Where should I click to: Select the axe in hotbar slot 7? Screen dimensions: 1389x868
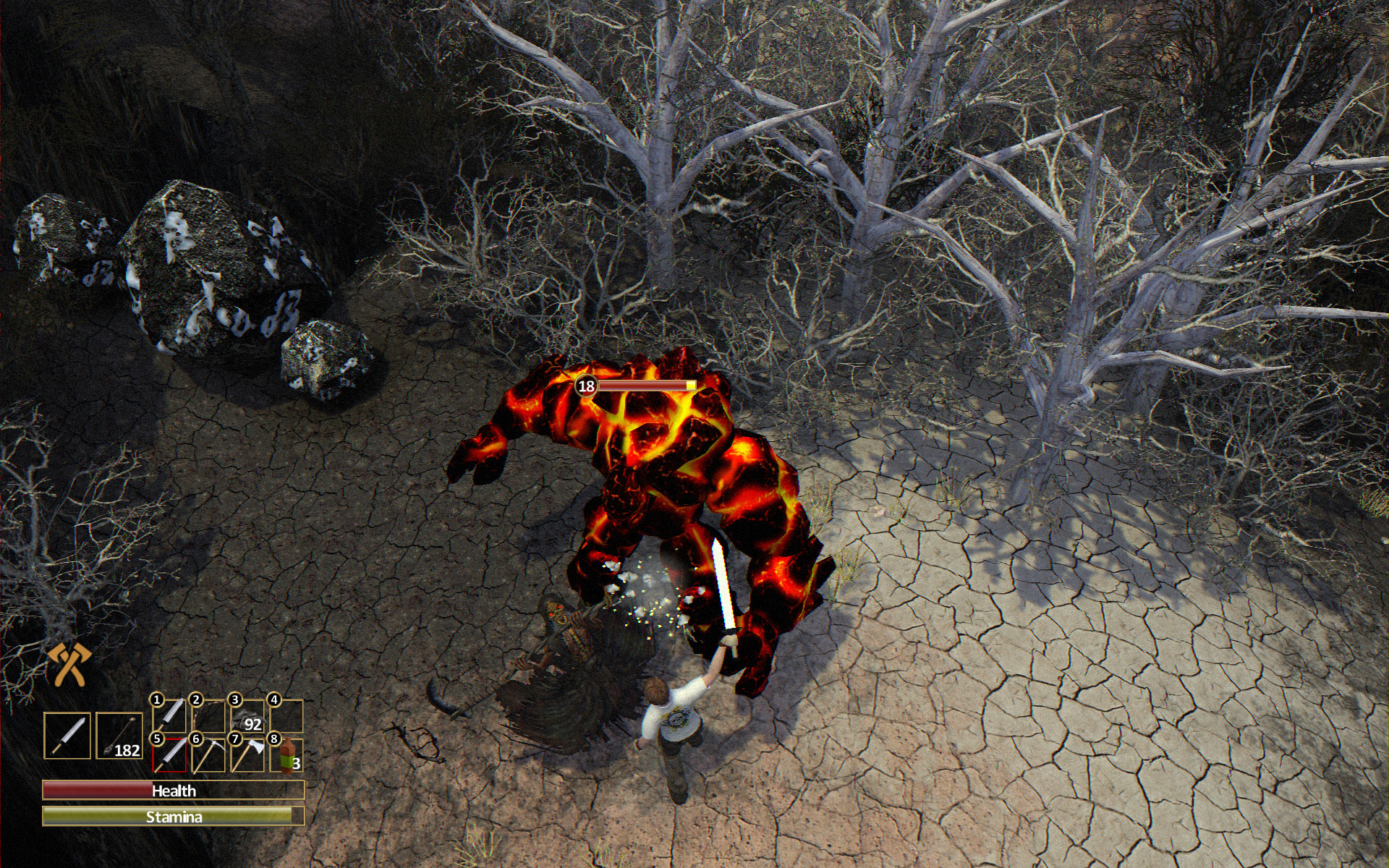(x=248, y=754)
